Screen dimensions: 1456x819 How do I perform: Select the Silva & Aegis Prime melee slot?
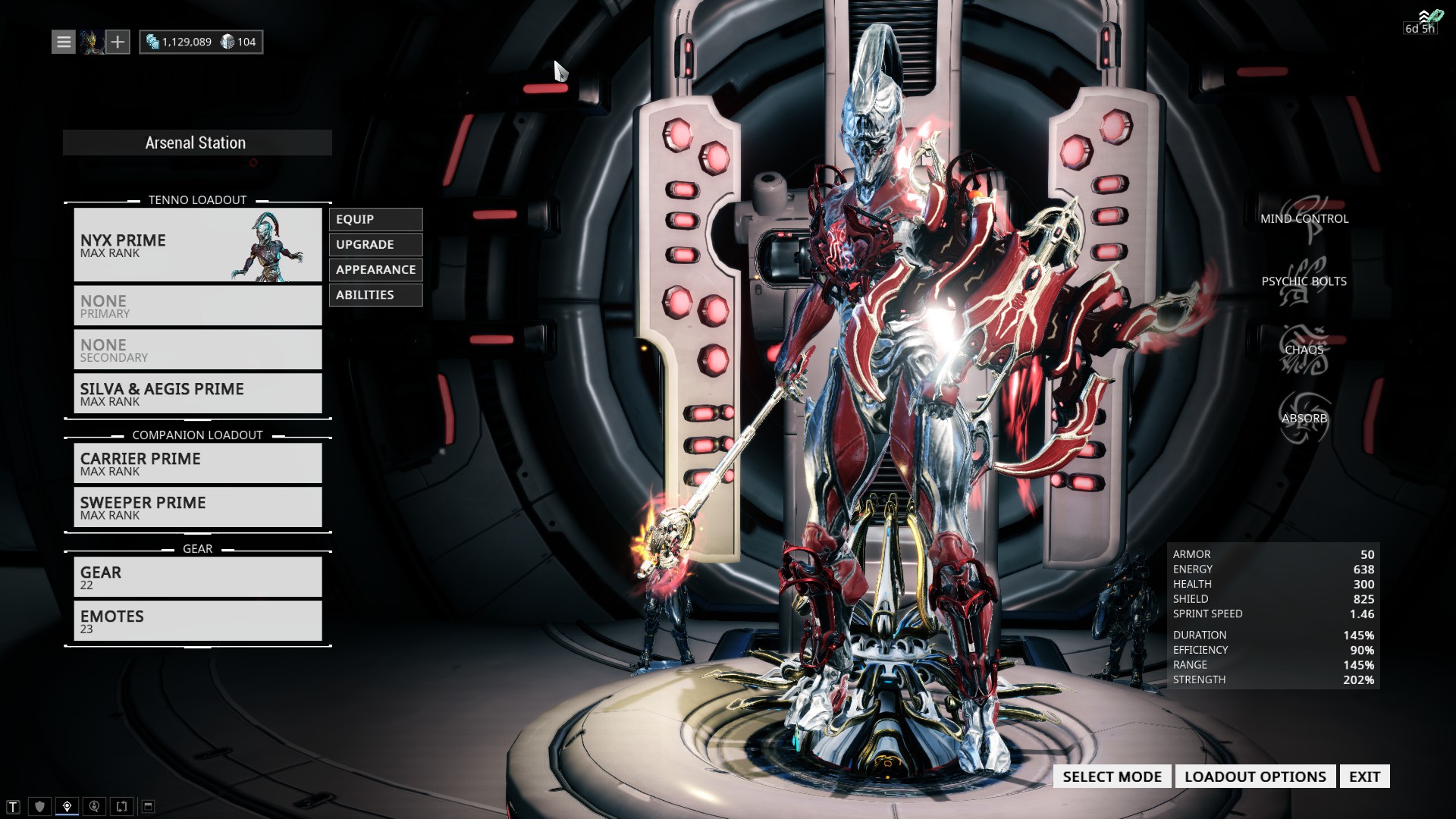(197, 394)
